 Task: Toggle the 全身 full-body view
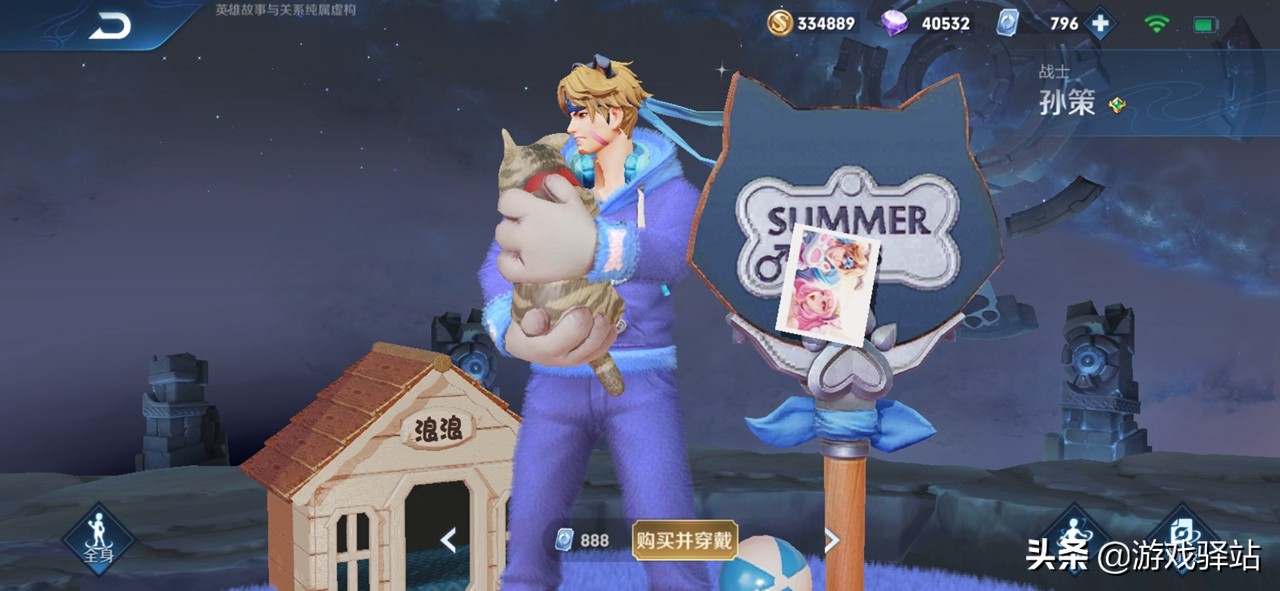coord(98,538)
